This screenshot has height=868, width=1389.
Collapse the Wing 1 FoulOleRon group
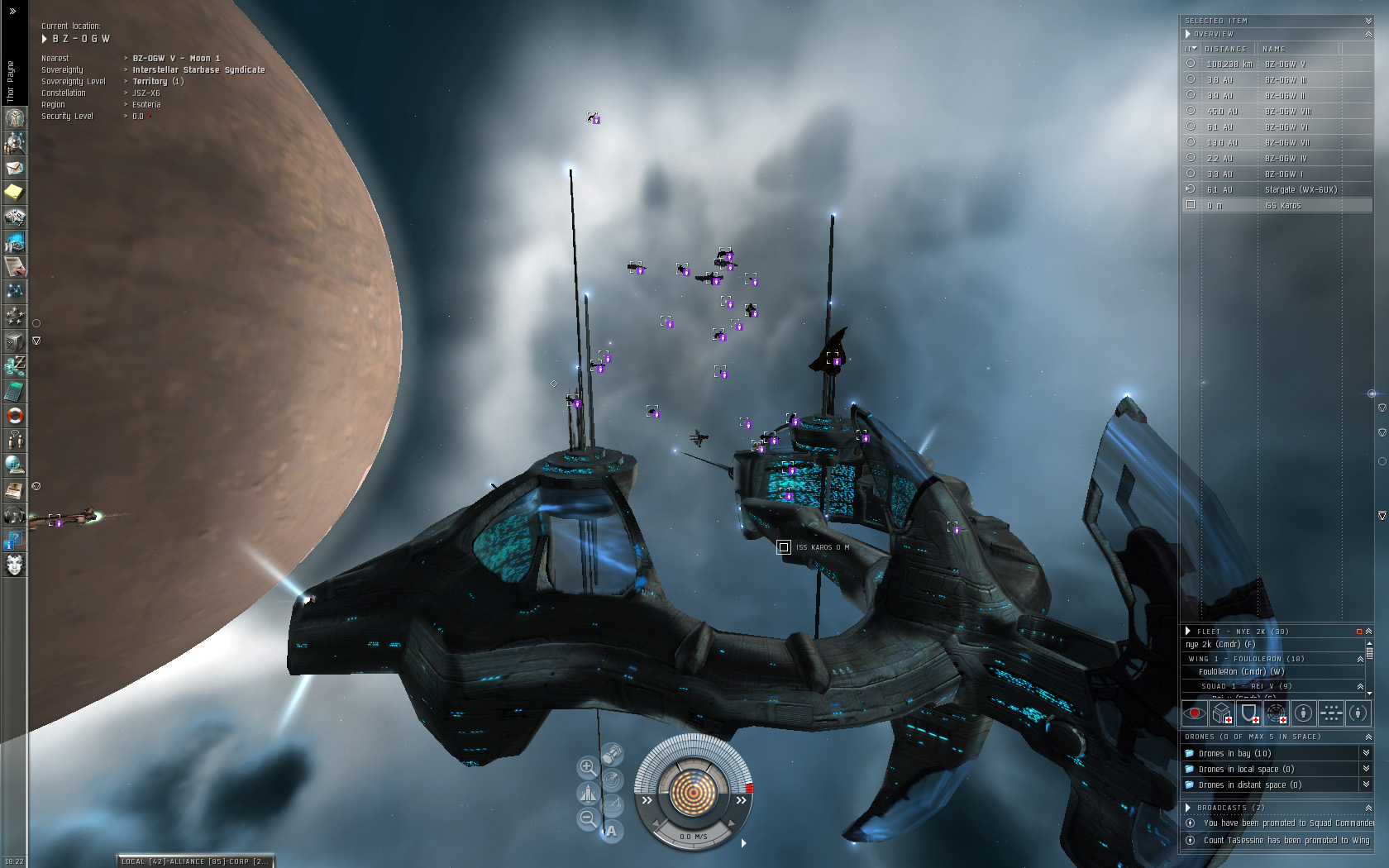(x=1360, y=659)
